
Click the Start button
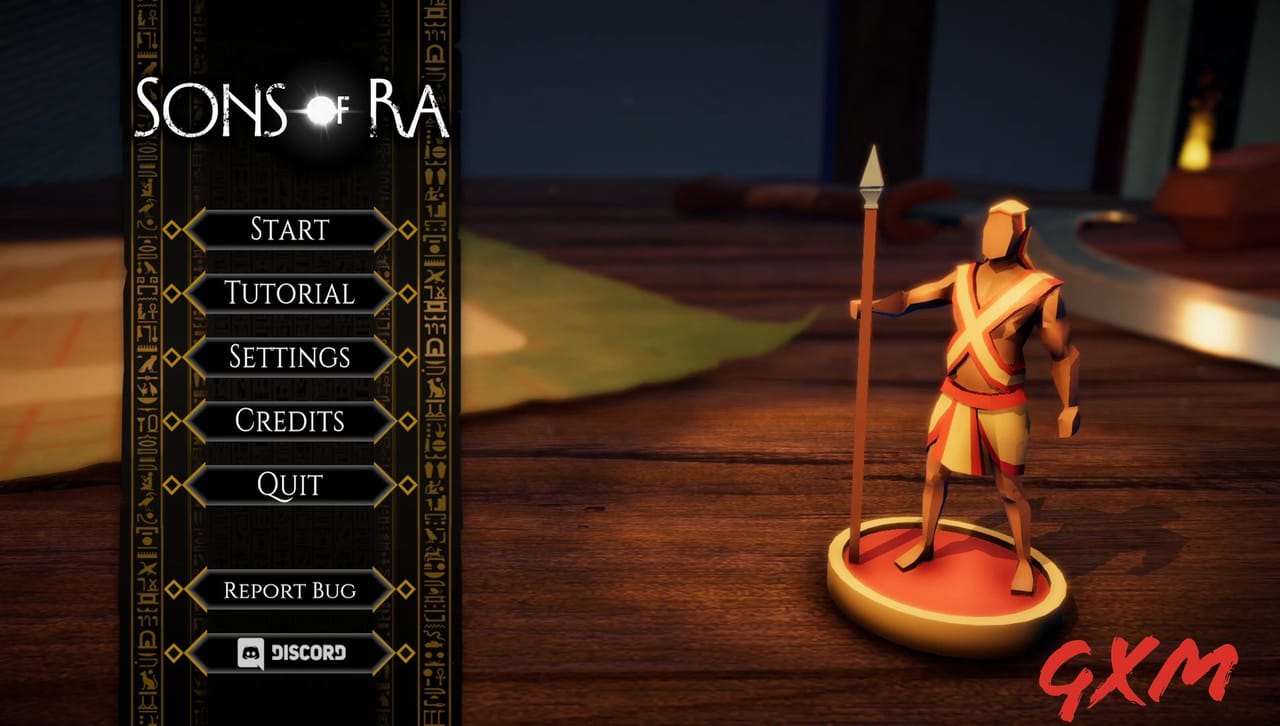(x=289, y=230)
